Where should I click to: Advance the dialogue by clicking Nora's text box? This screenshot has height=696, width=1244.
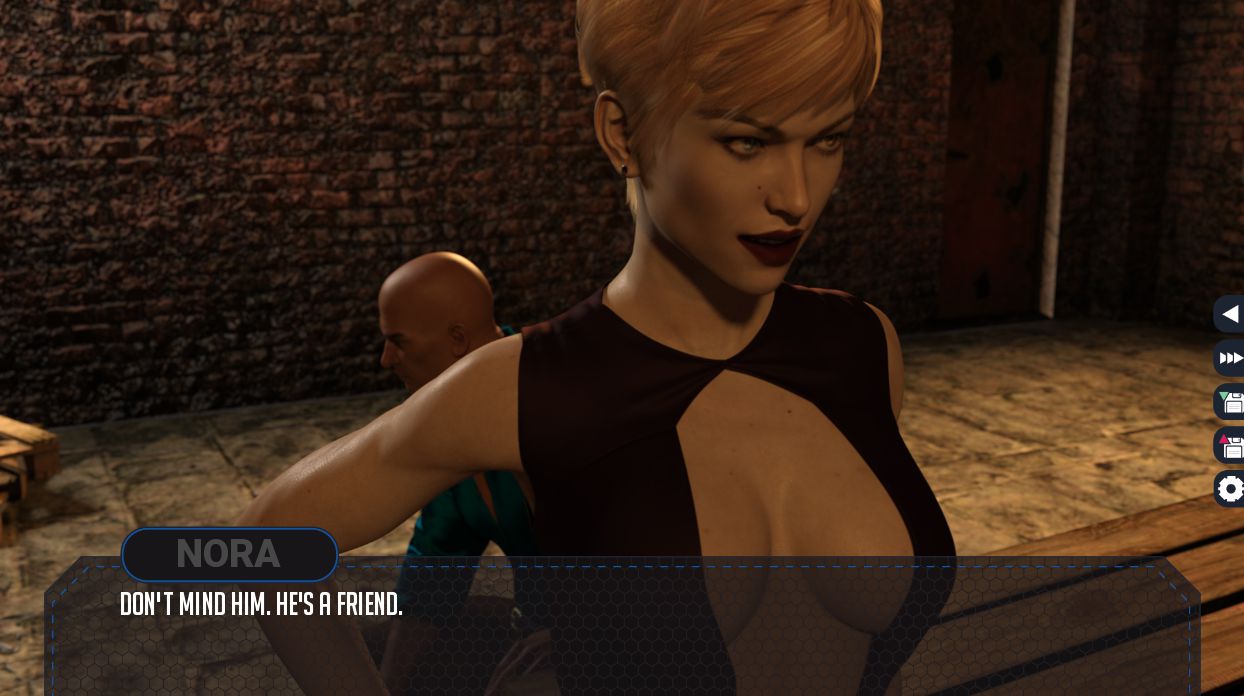click(x=620, y=630)
